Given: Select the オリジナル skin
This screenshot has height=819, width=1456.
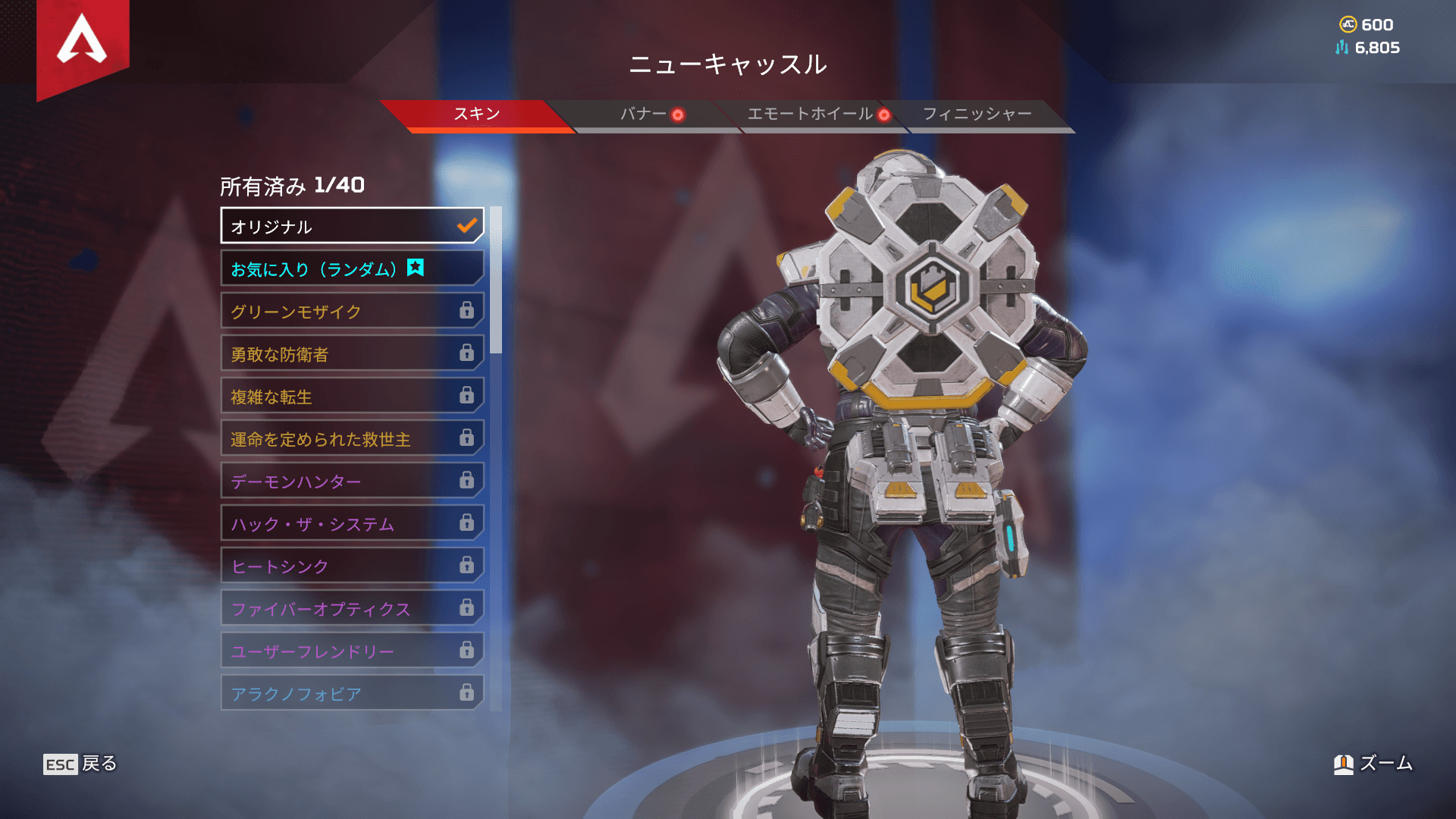Looking at the screenshot, I should click(x=352, y=226).
